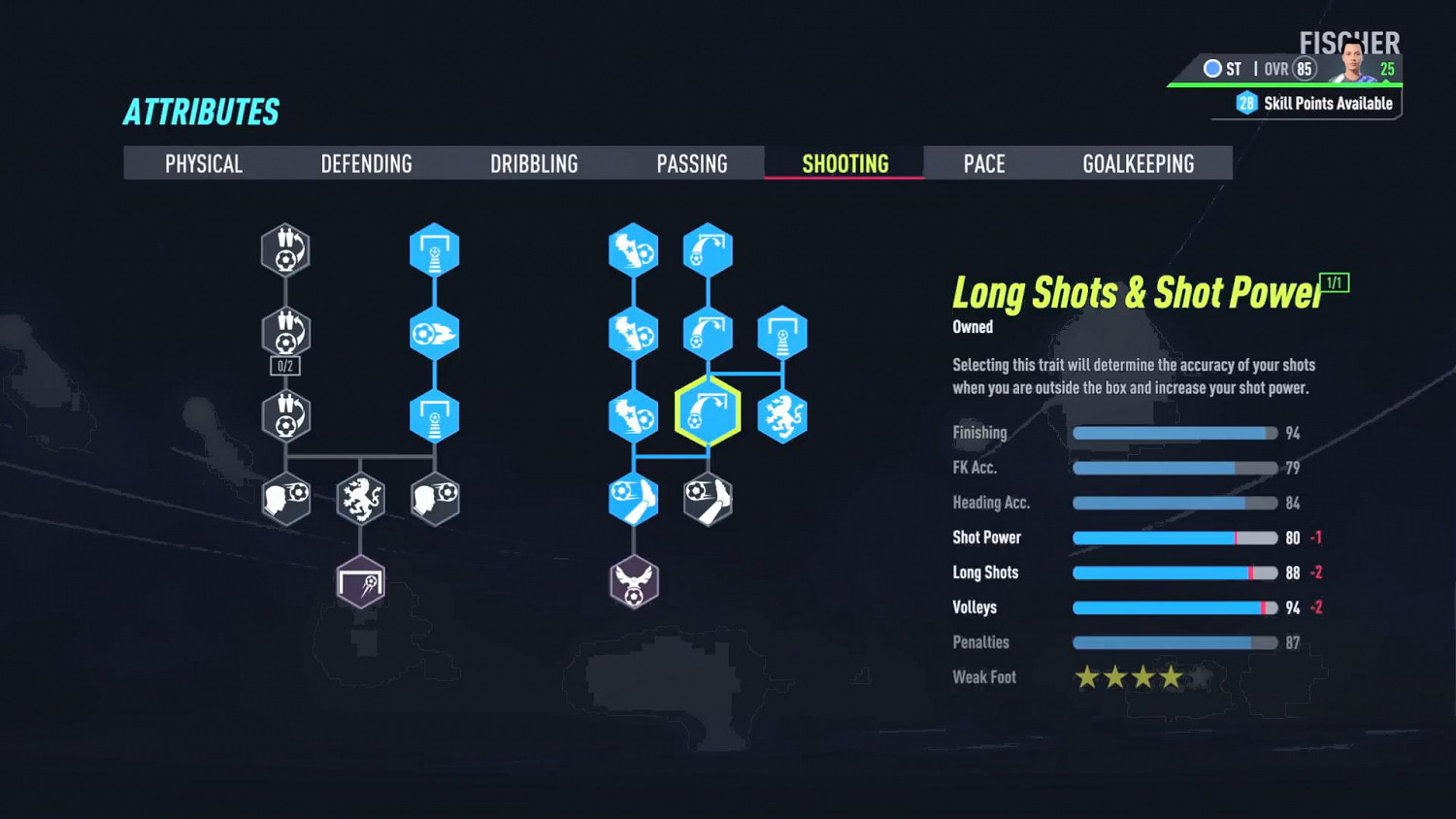Select the purple goal-net node
The width and height of the screenshot is (1456, 819).
tap(360, 582)
